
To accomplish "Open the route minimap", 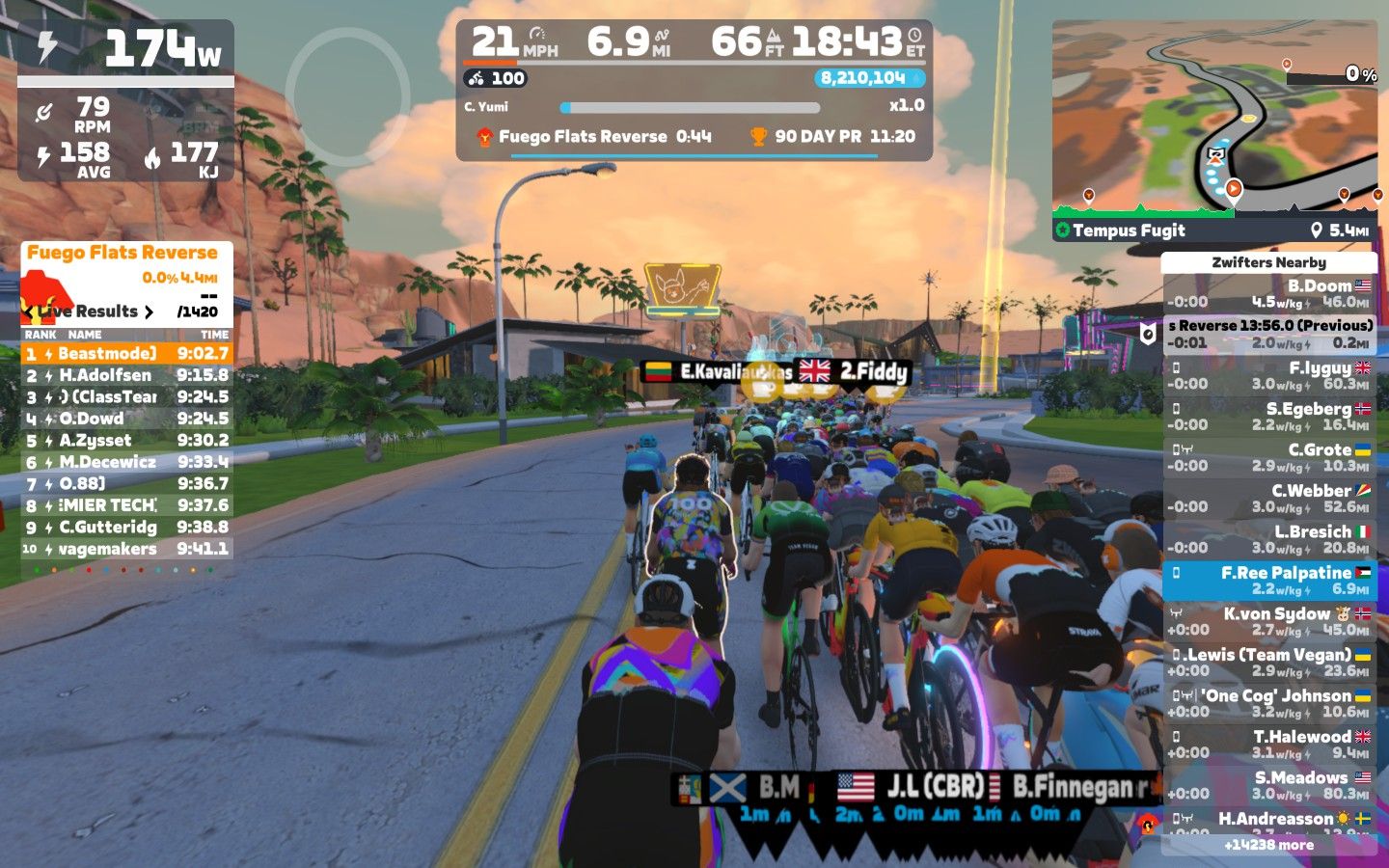I will point(1214,121).
